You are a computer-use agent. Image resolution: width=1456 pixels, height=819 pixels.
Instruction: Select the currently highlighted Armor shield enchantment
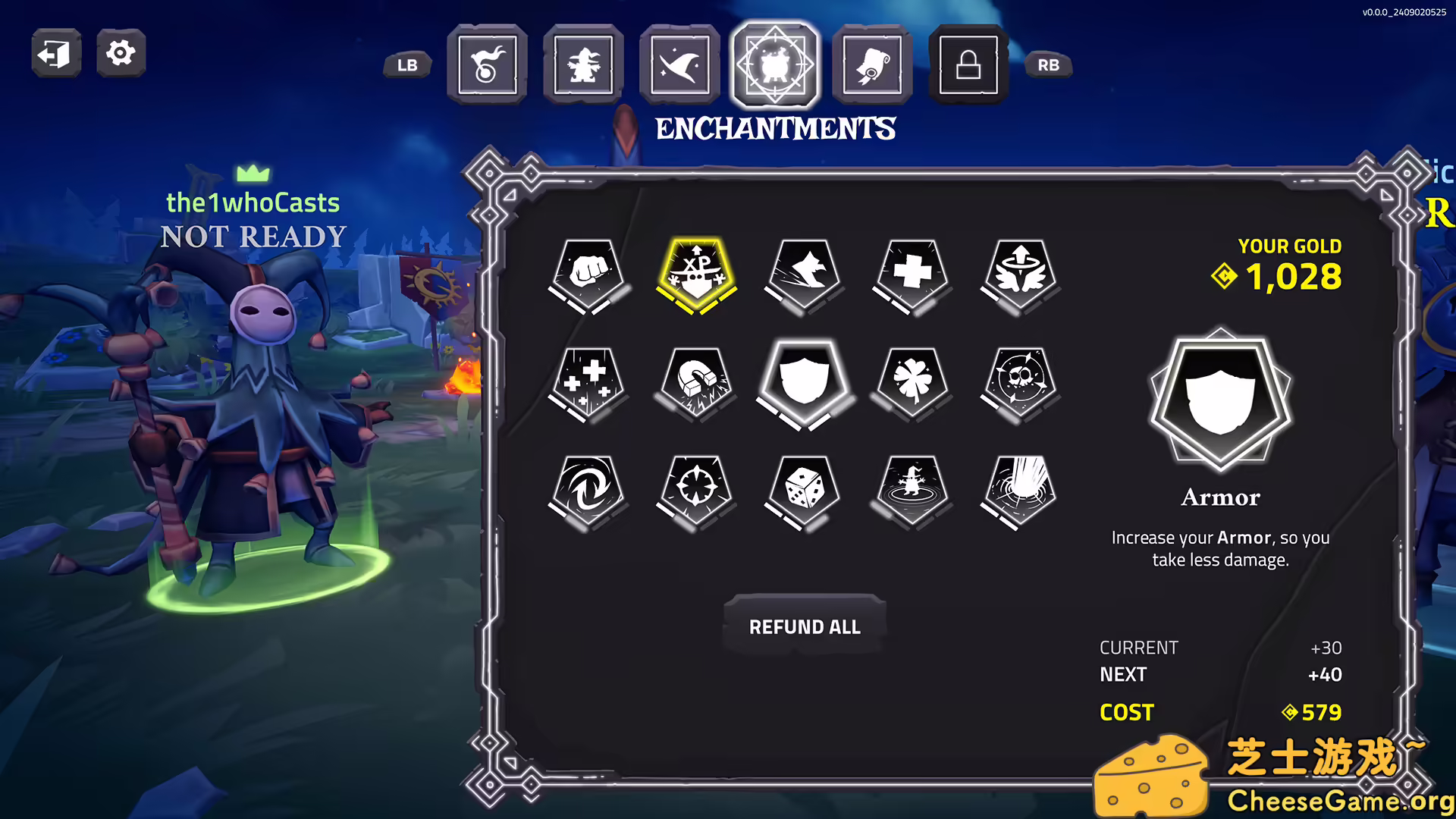[804, 383]
